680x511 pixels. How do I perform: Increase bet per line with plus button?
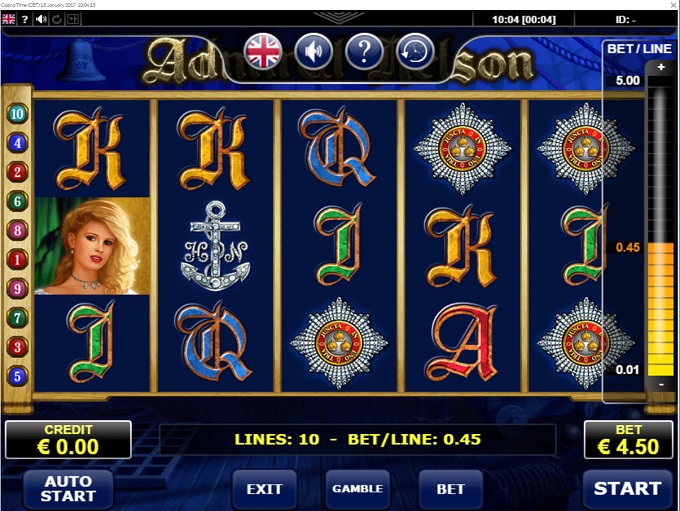[x=660, y=68]
